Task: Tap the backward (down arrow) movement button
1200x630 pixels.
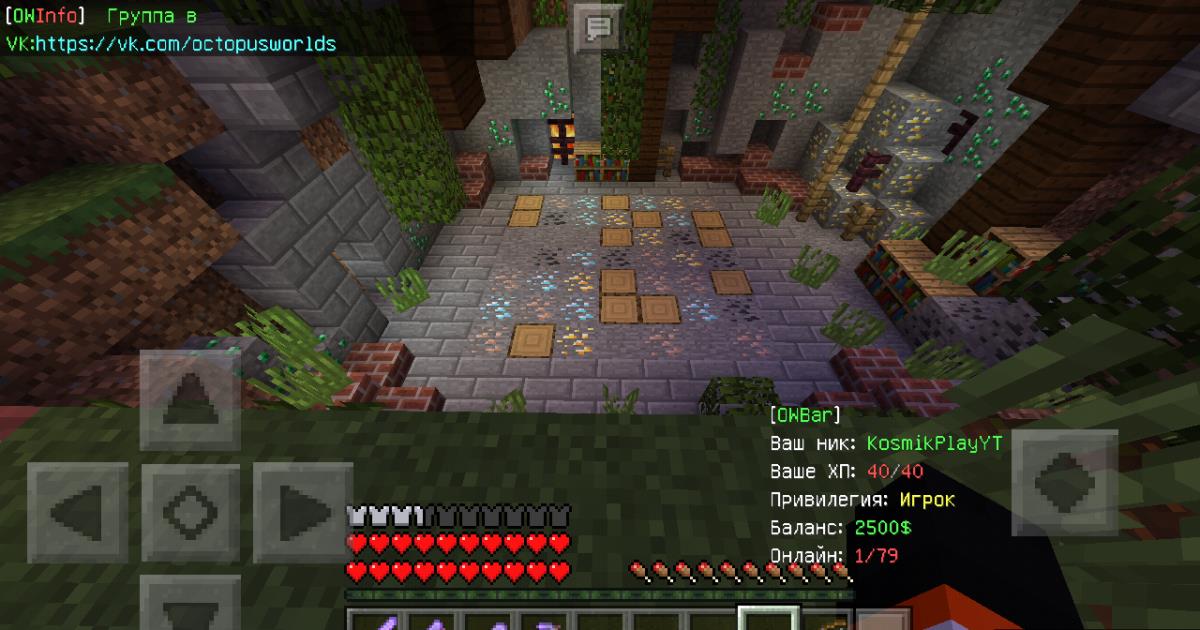Action: [x=190, y=605]
